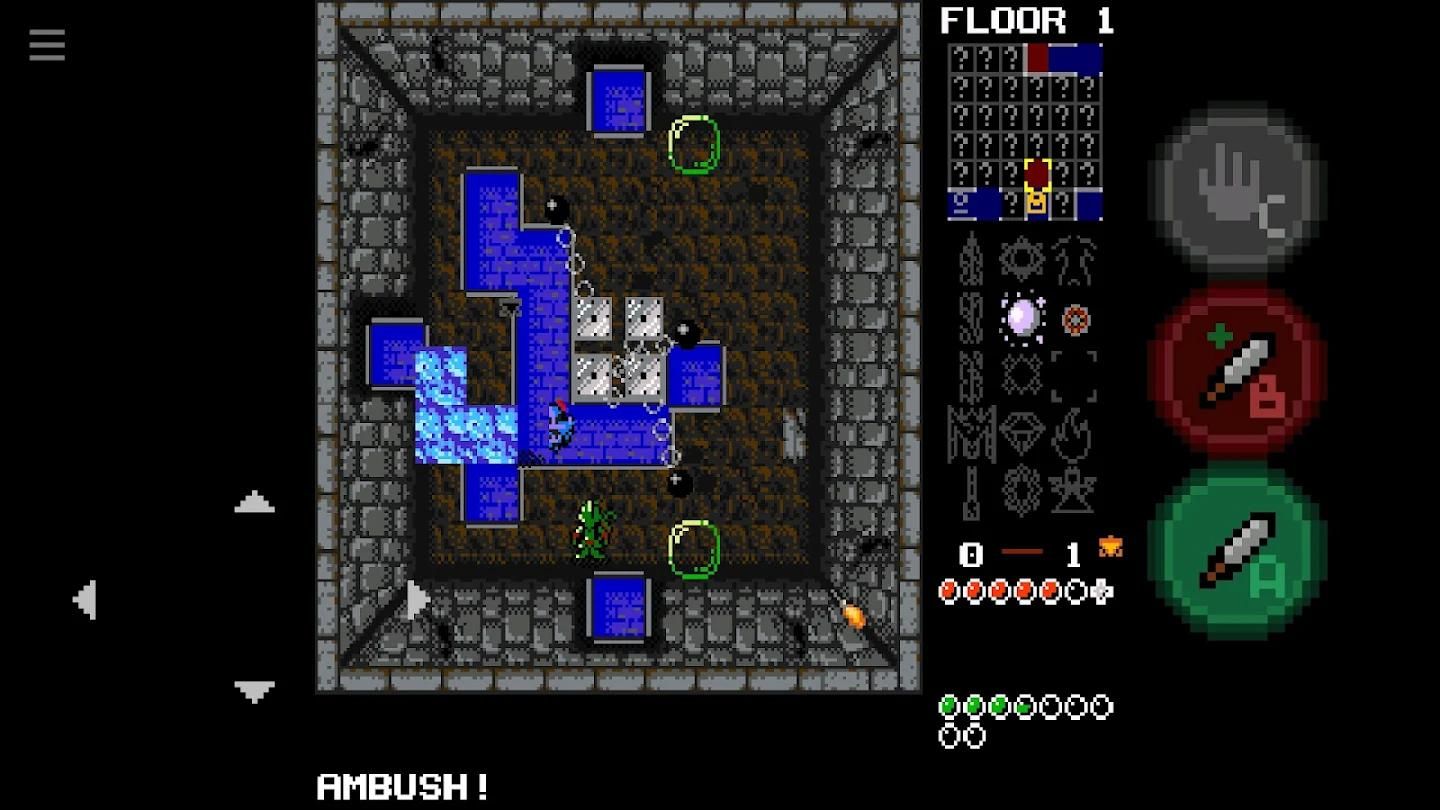Tap the up arrow on the d-pad

tap(254, 502)
